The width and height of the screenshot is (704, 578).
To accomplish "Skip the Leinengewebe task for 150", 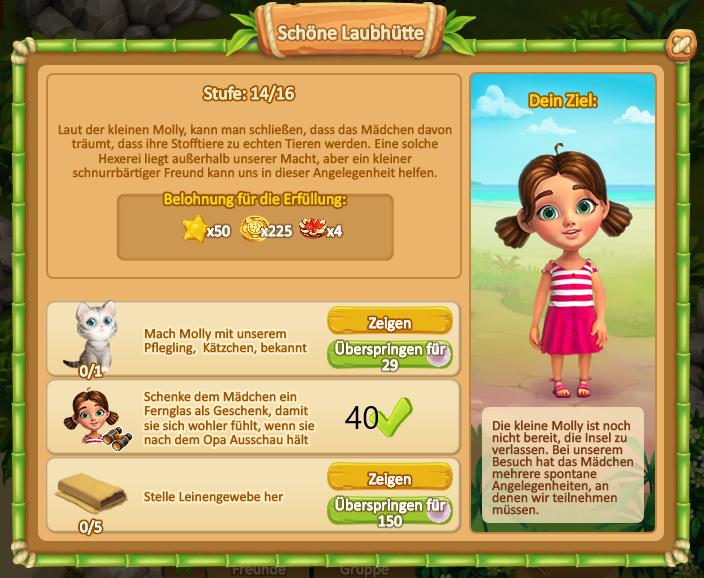I will point(389,512).
